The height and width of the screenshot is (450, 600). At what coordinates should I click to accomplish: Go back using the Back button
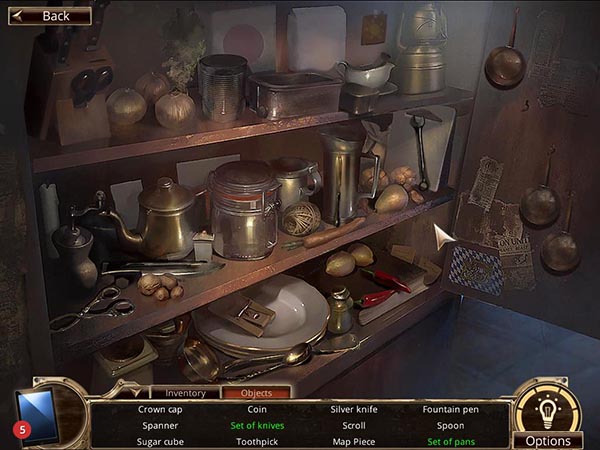tap(50, 16)
